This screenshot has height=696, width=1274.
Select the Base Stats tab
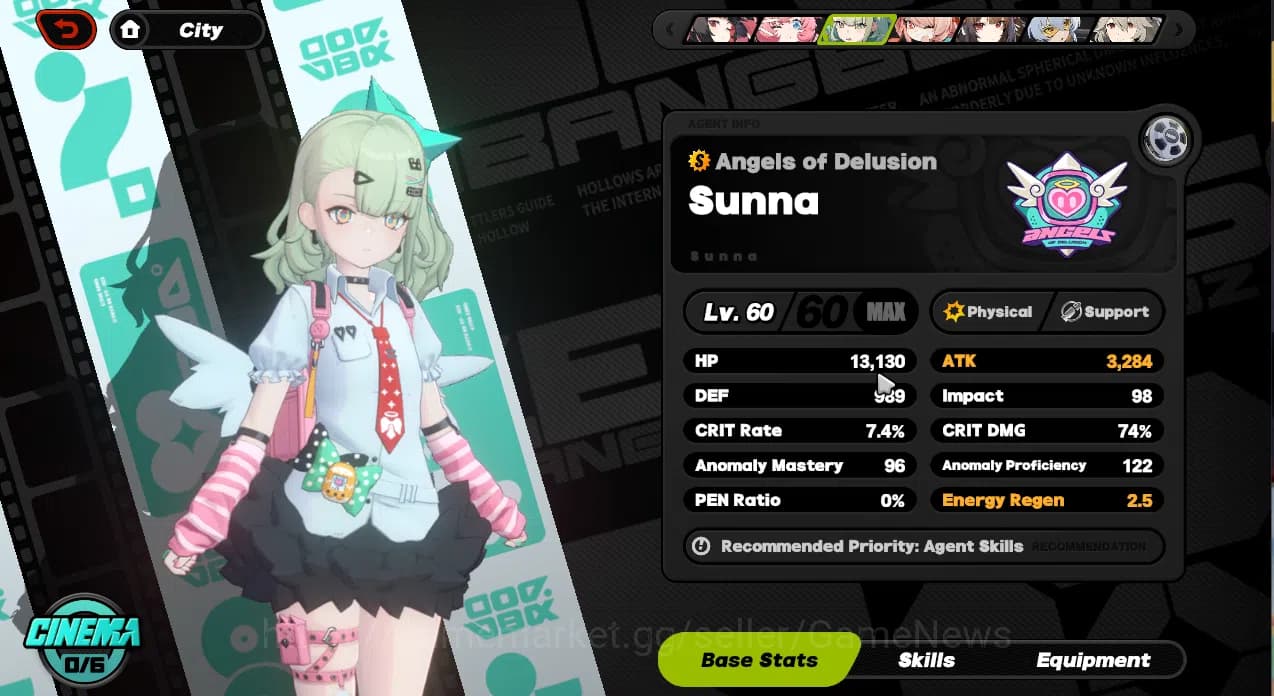click(x=759, y=660)
